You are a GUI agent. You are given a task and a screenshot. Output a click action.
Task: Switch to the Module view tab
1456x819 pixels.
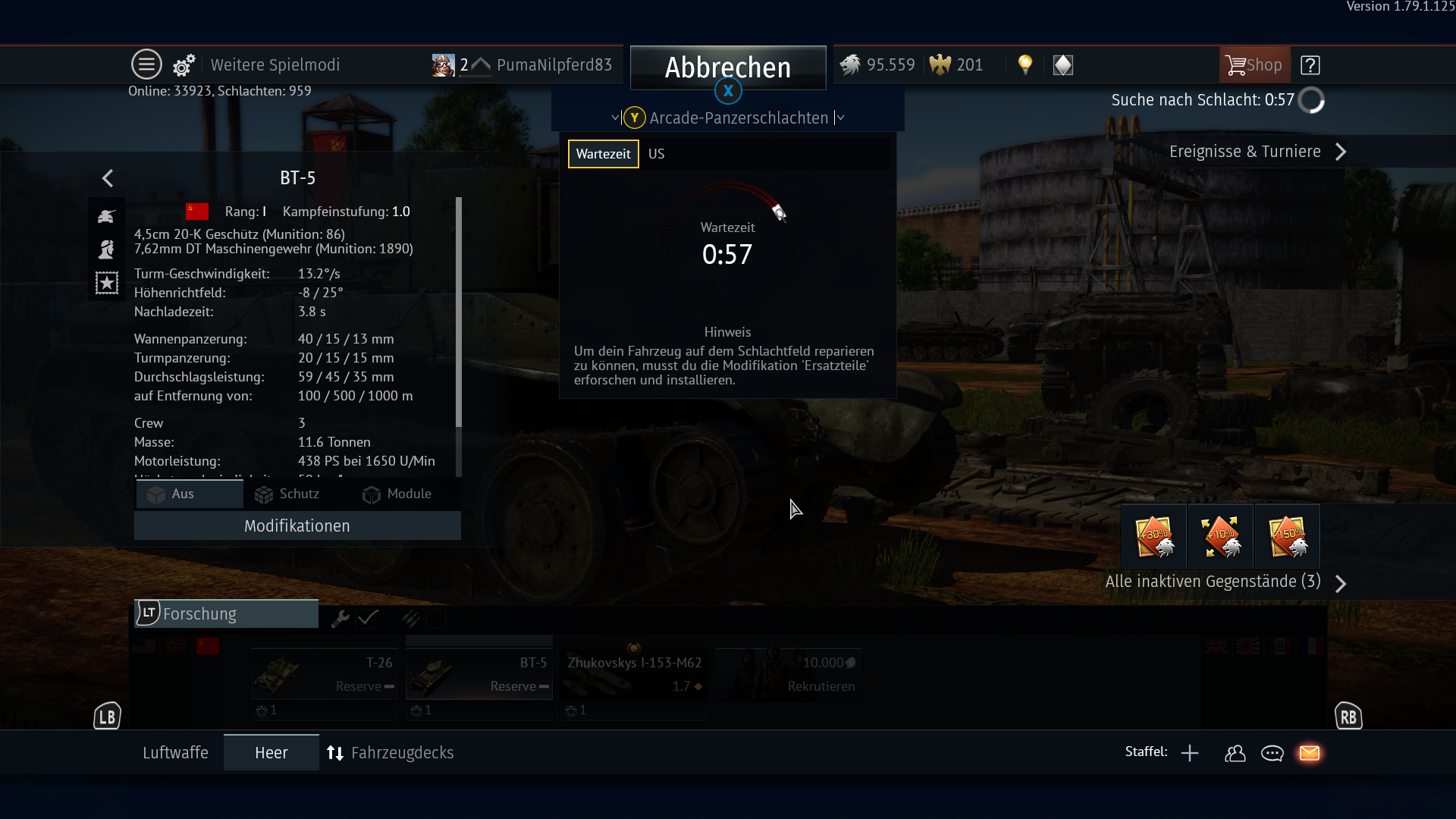tap(397, 494)
